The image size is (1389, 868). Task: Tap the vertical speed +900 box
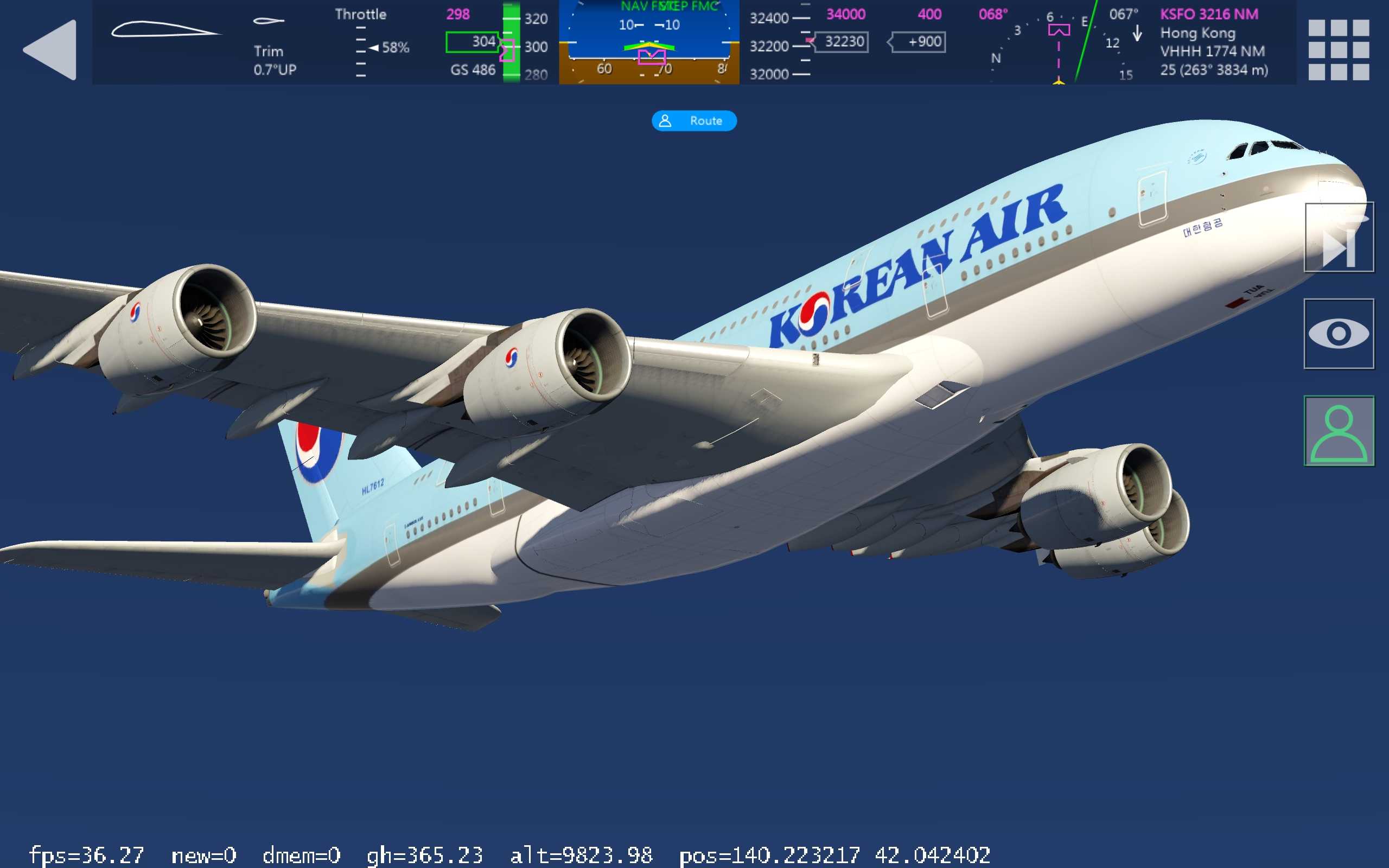[920, 42]
